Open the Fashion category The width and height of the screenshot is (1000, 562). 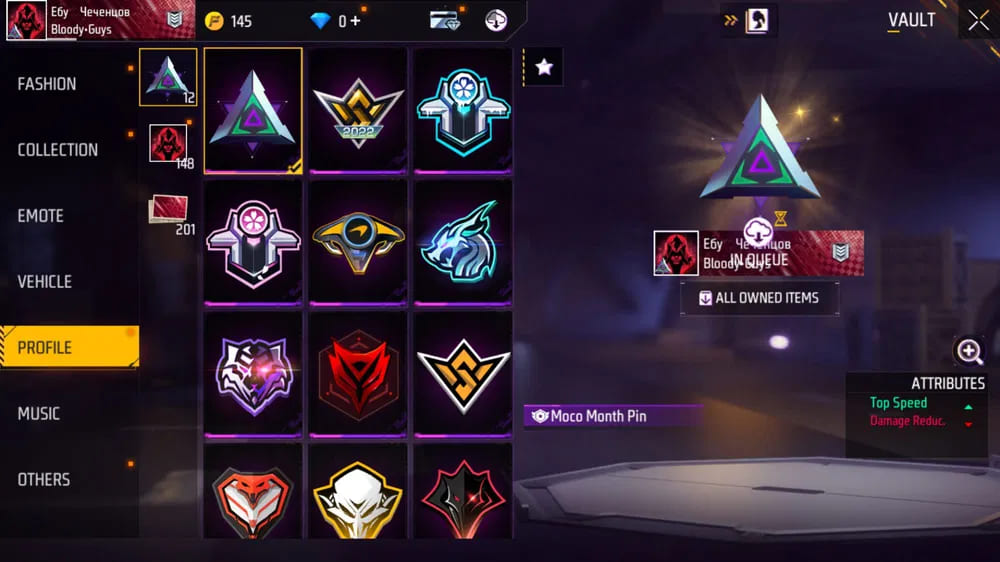[x=47, y=84]
